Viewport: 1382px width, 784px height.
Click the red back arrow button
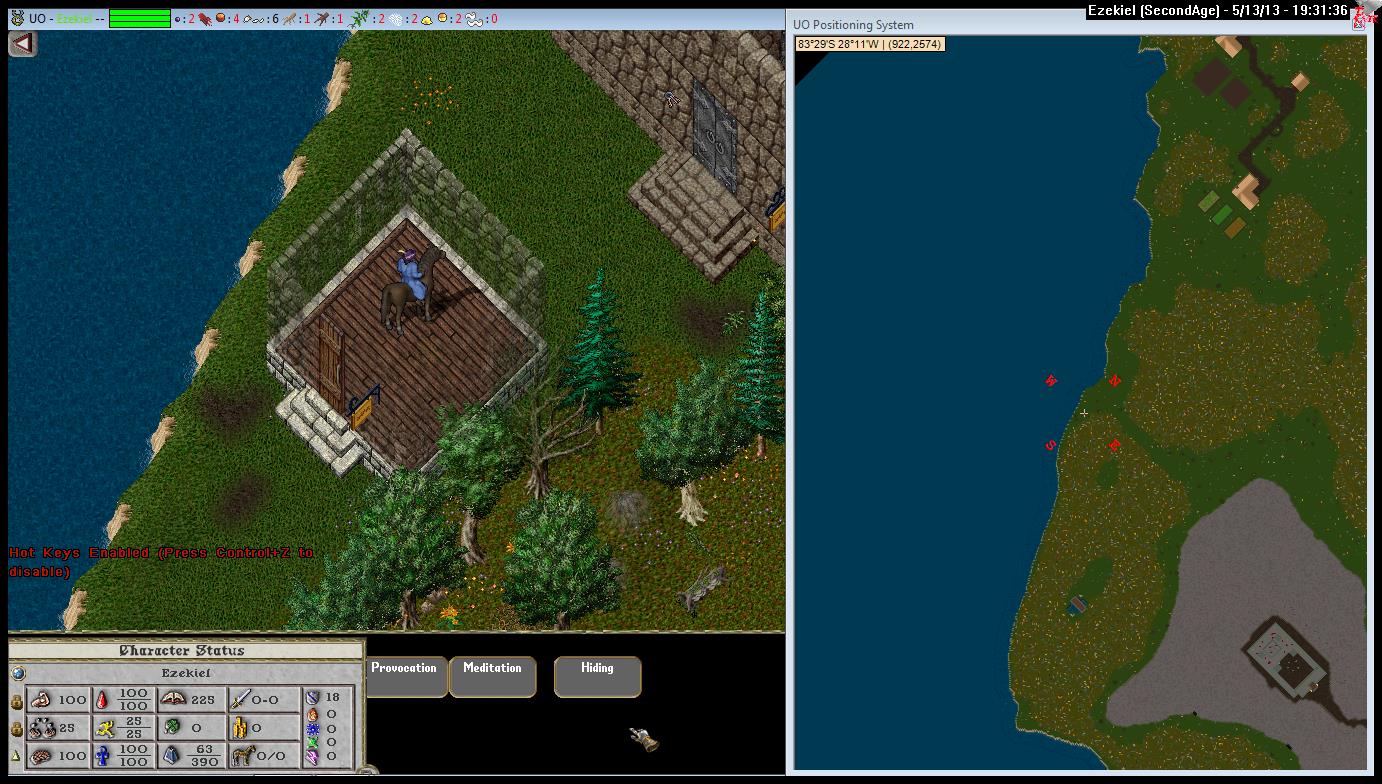coord(22,43)
